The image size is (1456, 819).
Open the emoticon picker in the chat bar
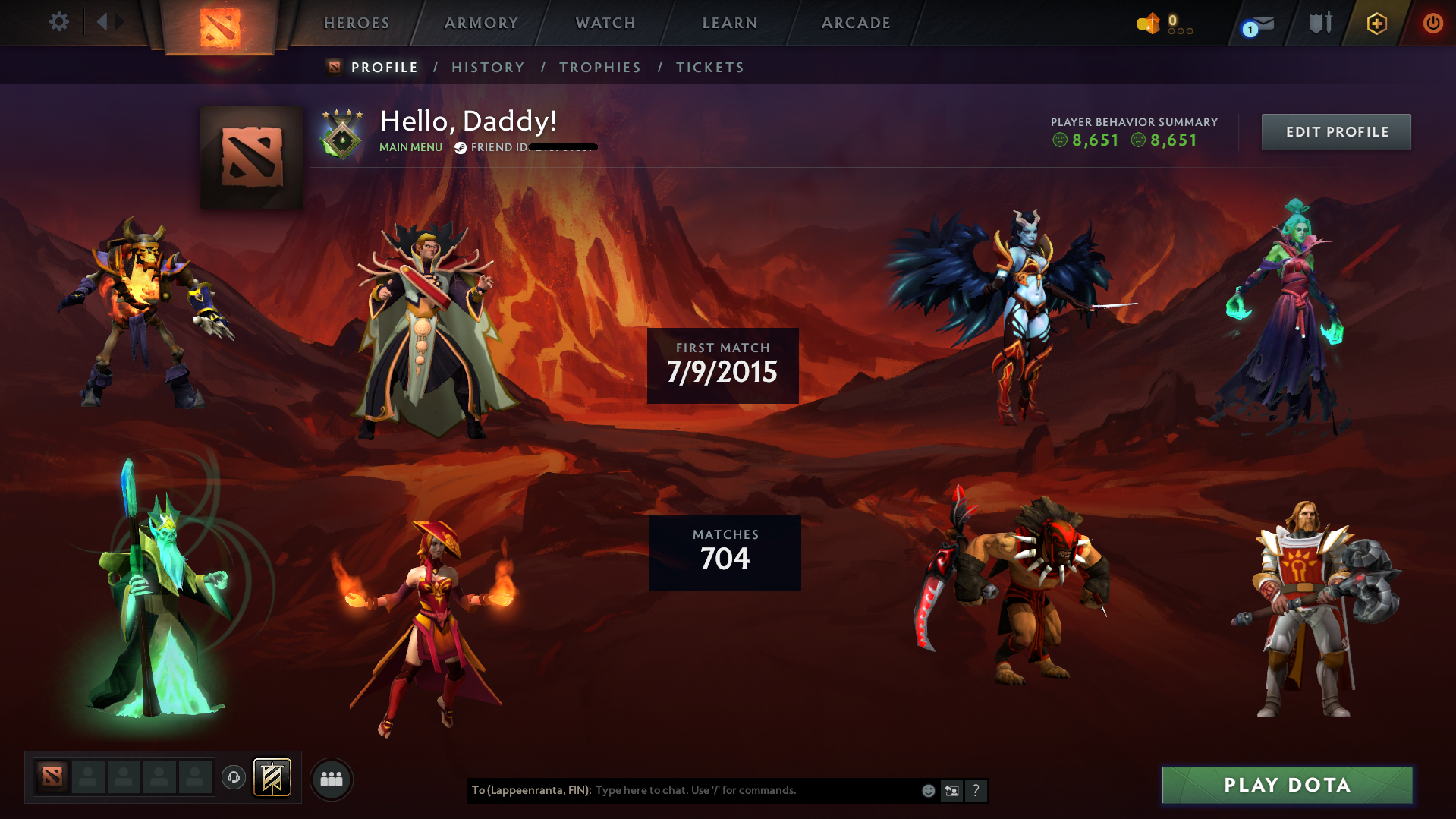pyautogui.click(x=928, y=791)
